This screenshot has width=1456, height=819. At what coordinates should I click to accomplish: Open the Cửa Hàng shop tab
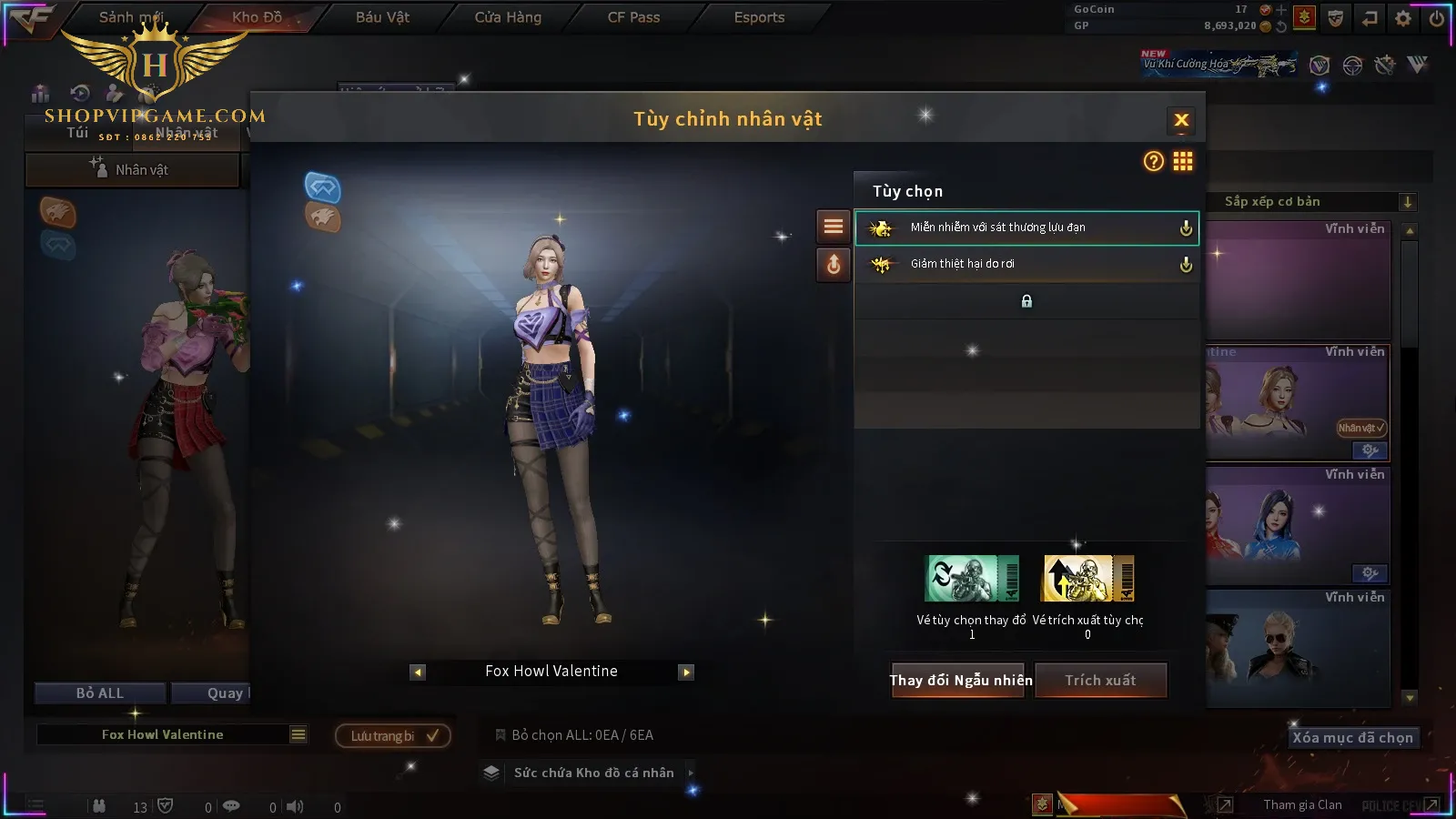(508, 17)
